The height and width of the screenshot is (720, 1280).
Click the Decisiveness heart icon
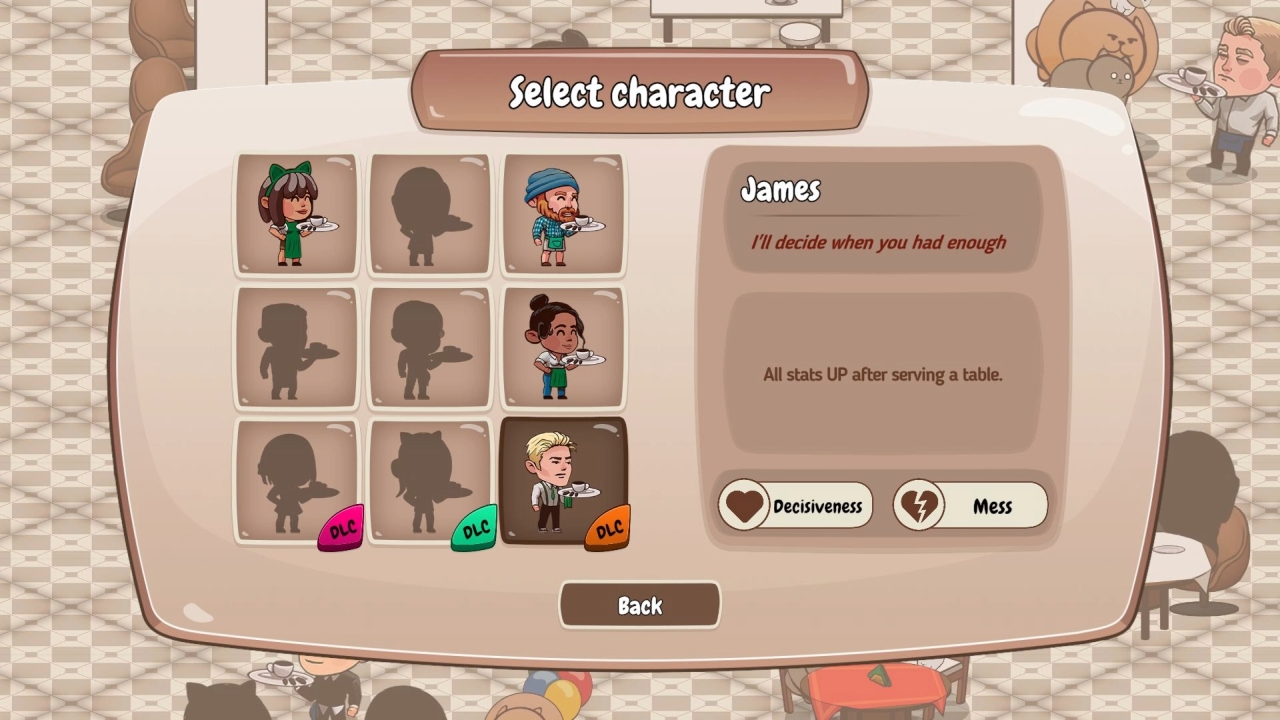click(743, 505)
